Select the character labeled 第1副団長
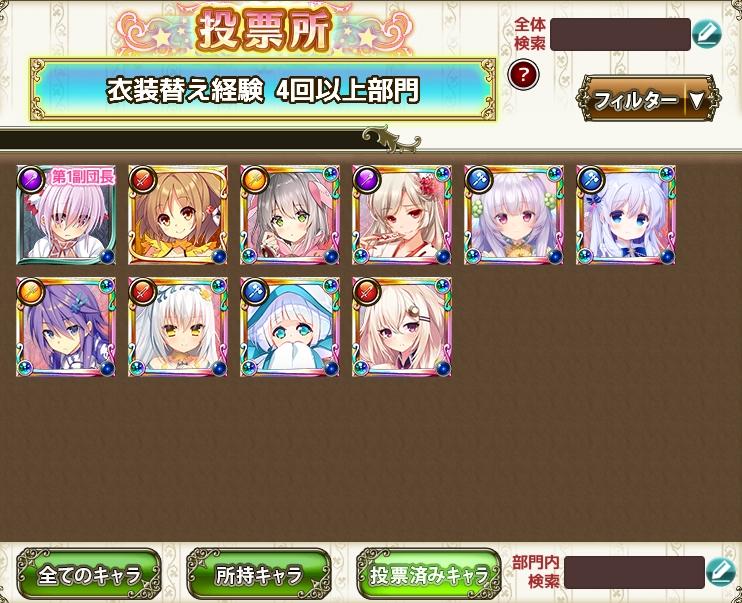 (x=66, y=215)
